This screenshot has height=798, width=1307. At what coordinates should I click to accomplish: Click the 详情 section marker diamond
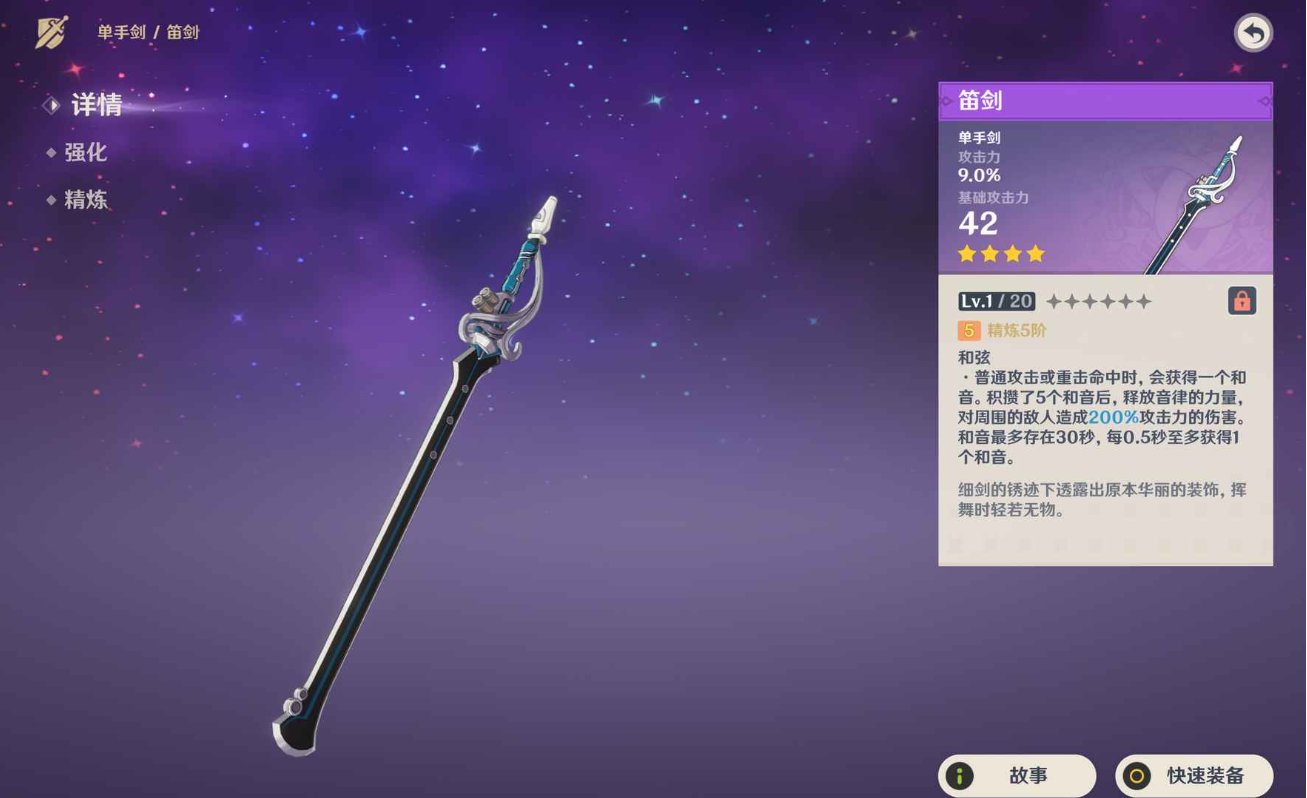(x=51, y=105)
